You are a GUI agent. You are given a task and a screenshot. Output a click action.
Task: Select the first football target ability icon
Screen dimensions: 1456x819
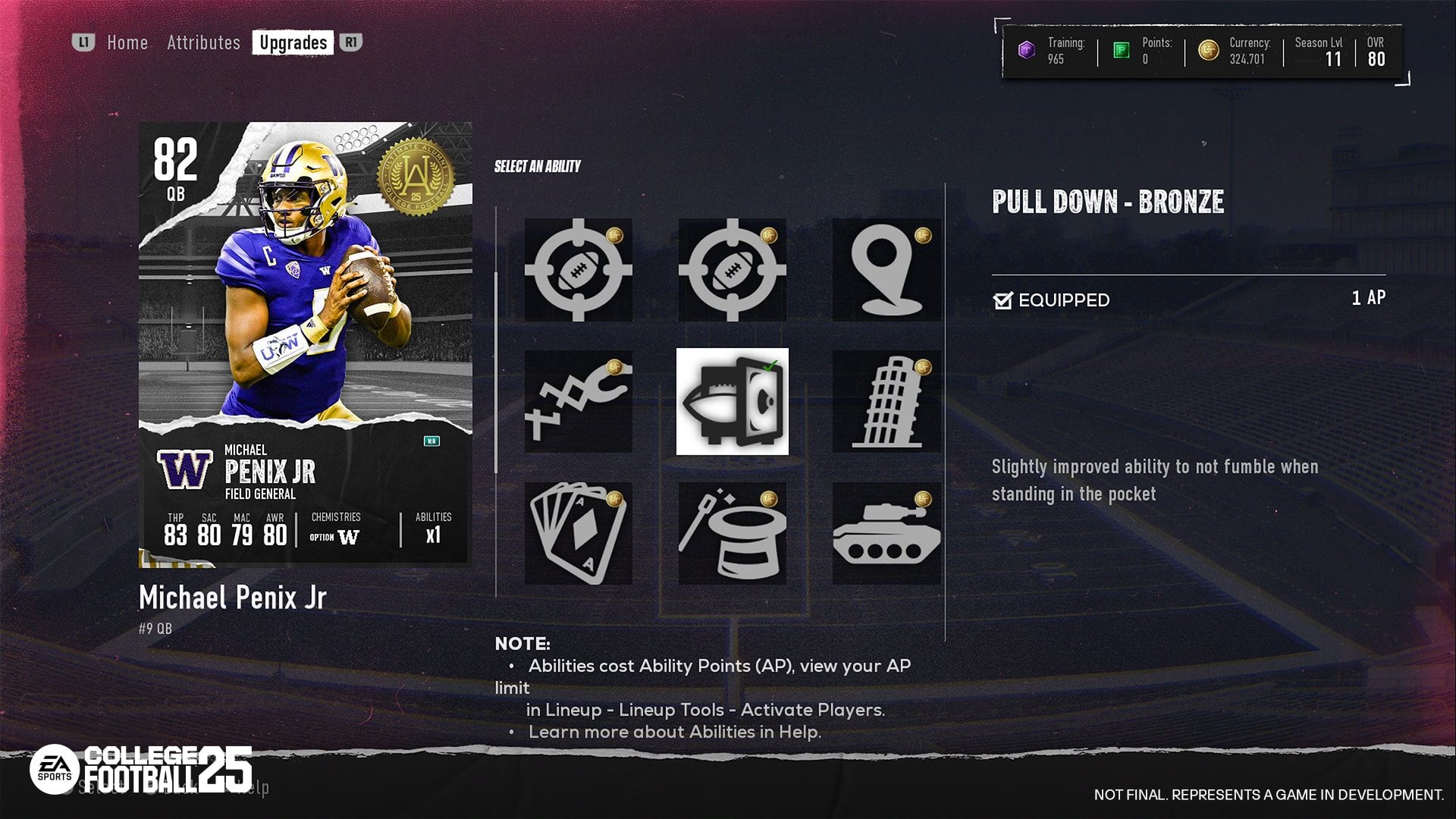point(578,271)
